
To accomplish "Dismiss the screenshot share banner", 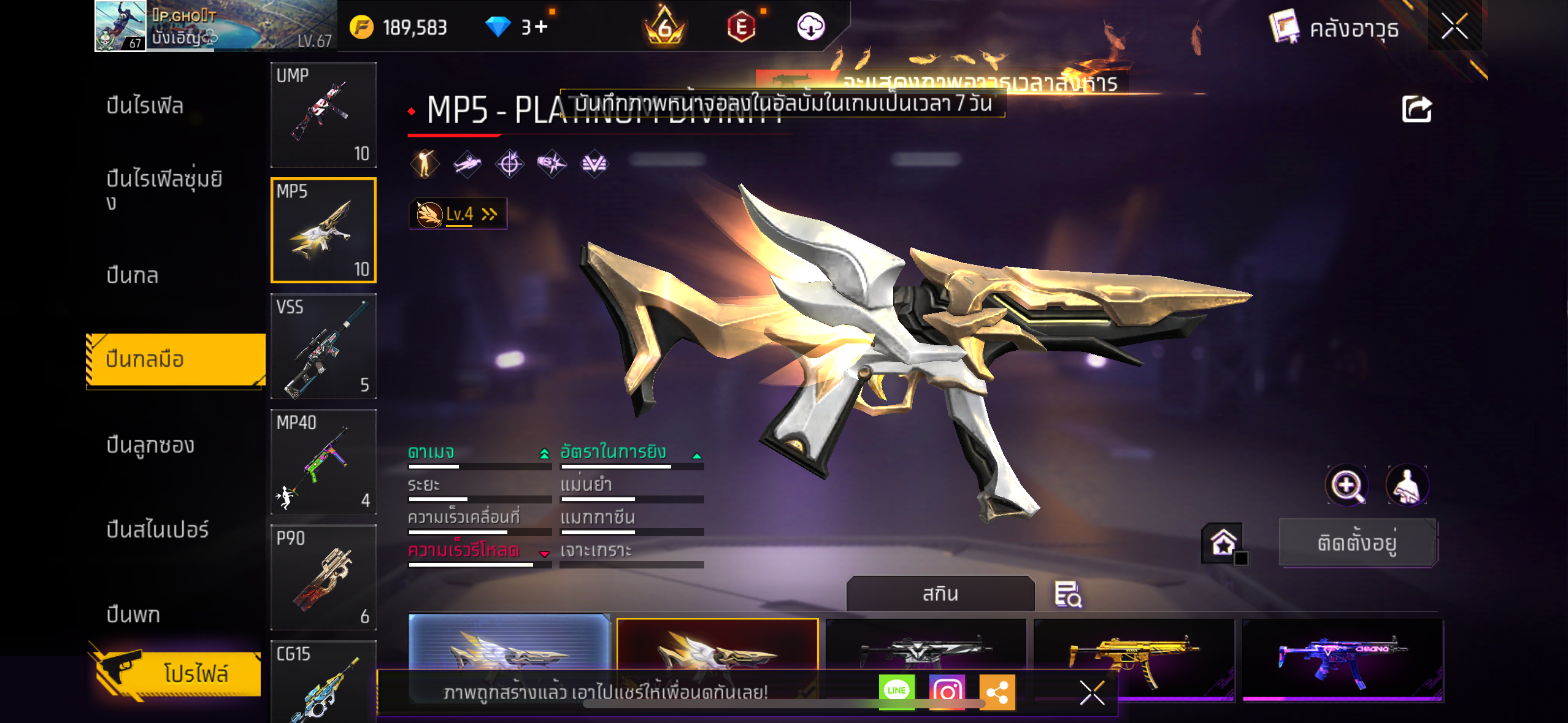I will (x=1092, y=693).
